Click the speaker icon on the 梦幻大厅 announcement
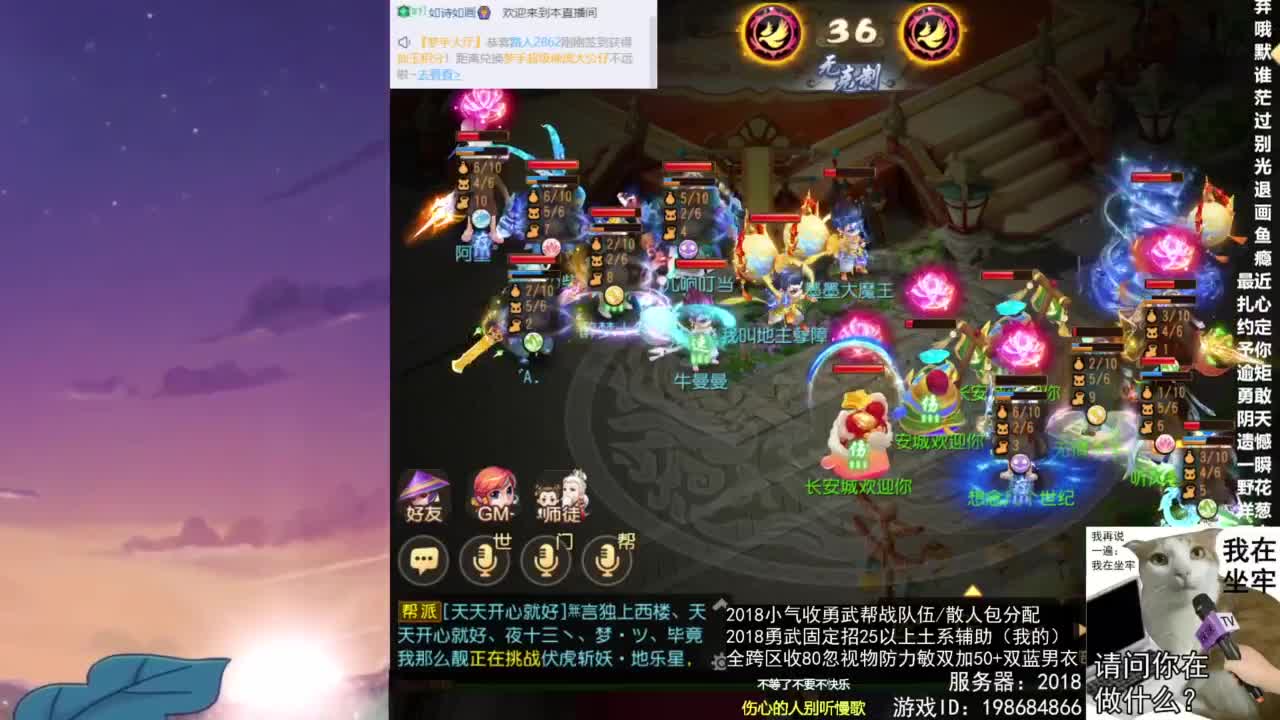The height and width of the screenshot is (720, 1280). [404, 44]
